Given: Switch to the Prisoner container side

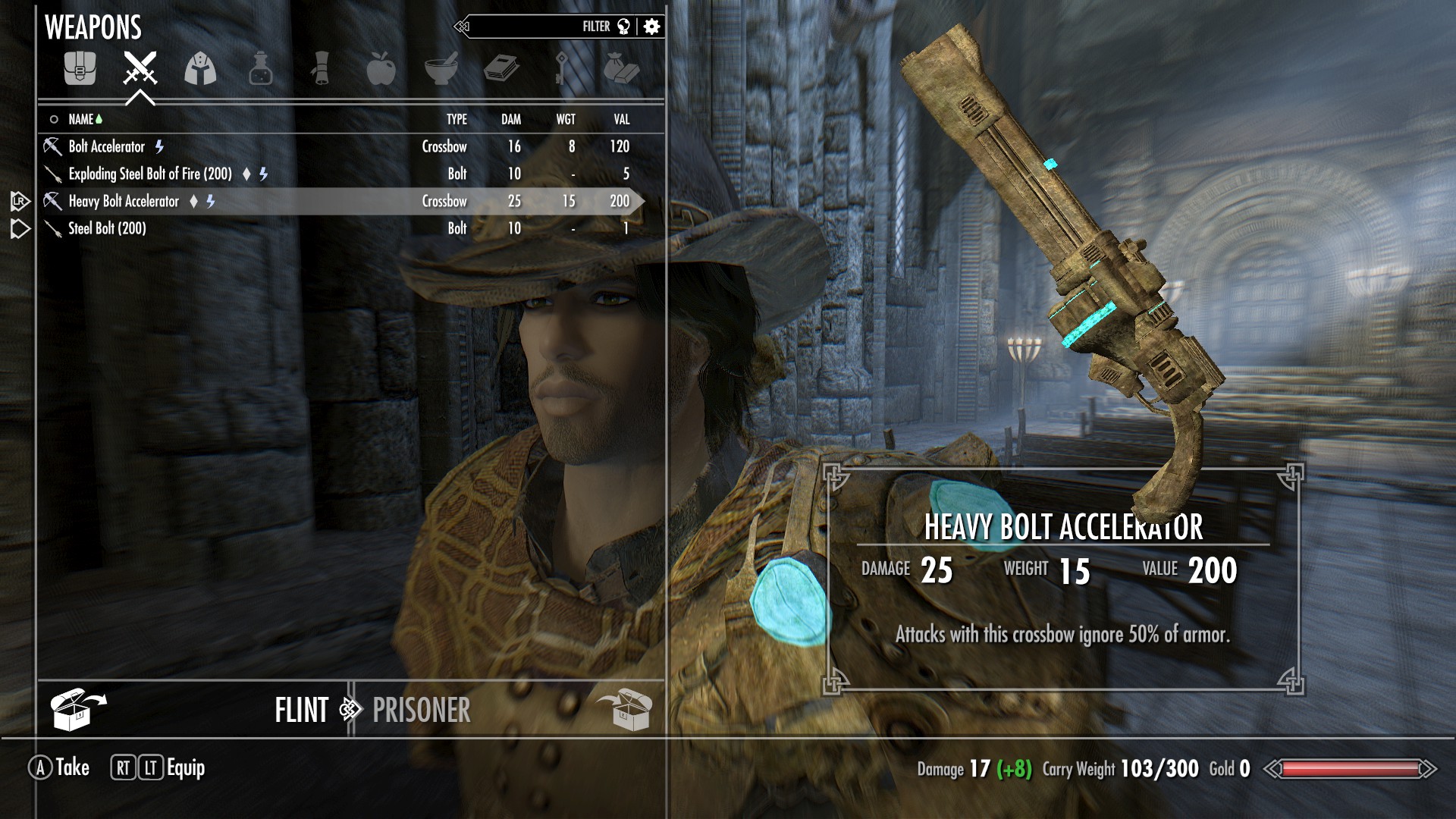Looking at the screenshot, I should (422, 711).
